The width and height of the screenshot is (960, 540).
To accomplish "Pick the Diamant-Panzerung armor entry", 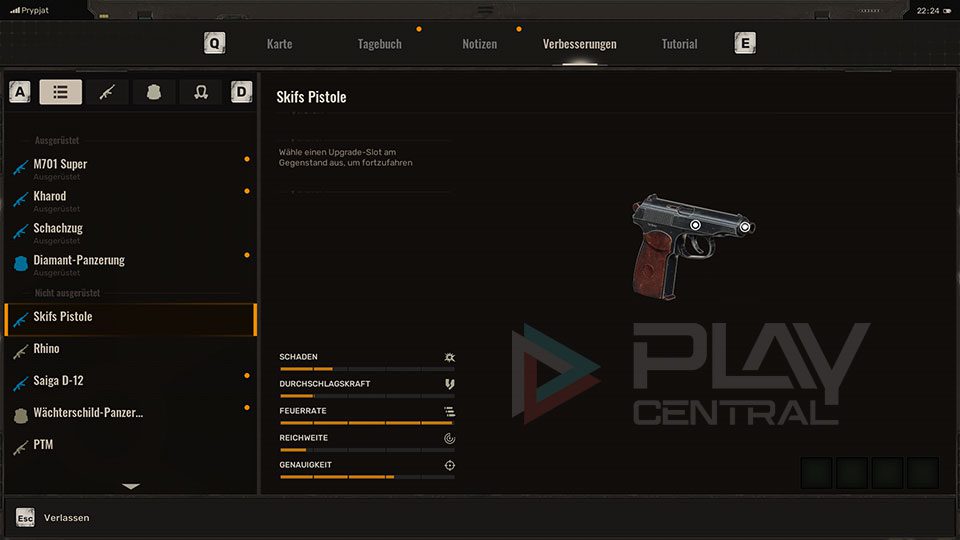I will tap(79, 261).
